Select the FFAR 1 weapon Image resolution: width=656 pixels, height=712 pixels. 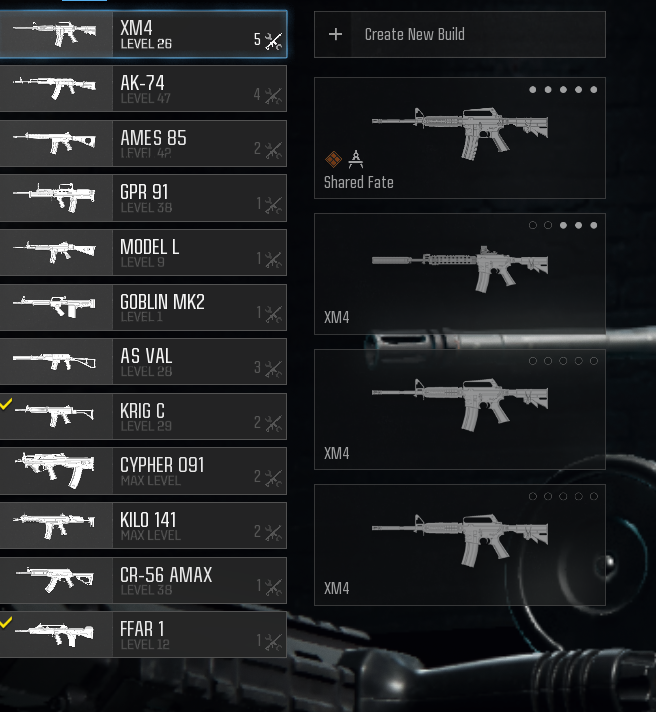(143, 634)
